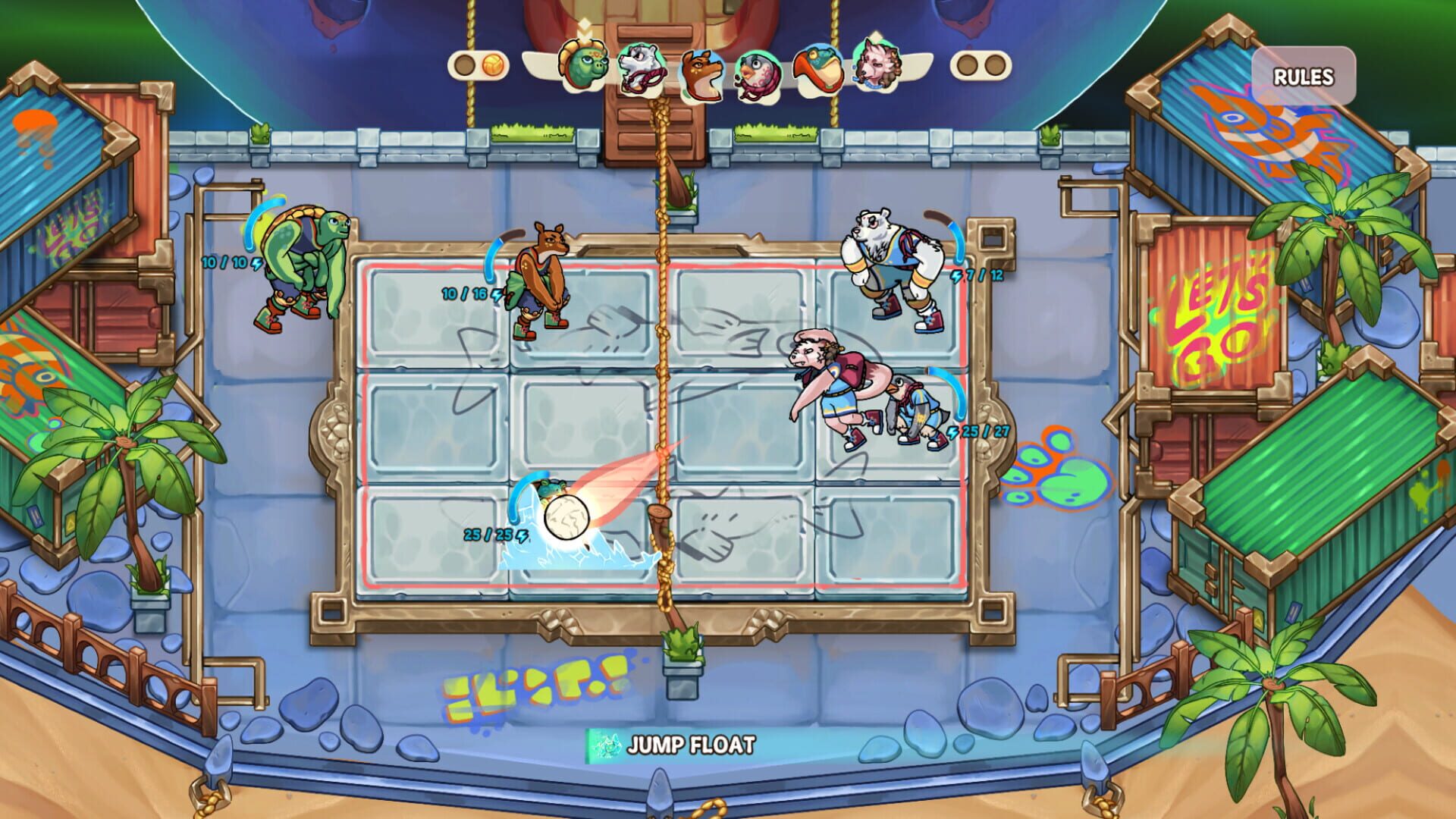The image size is (1456, 819).
Task: Select the turtle character portrait
Action: click(584, 68)
